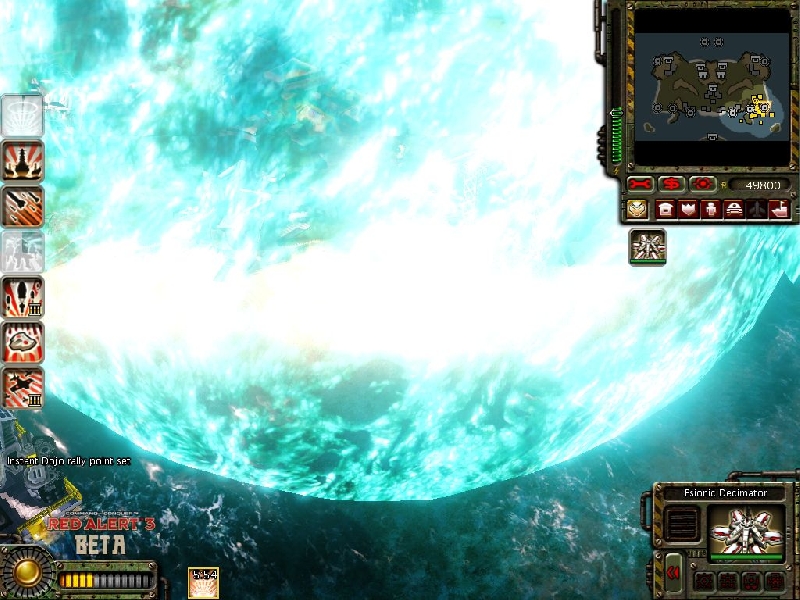Use the rocket barrage support power
This screenshot has height=600, width=800.
click(x=22, y=206)
